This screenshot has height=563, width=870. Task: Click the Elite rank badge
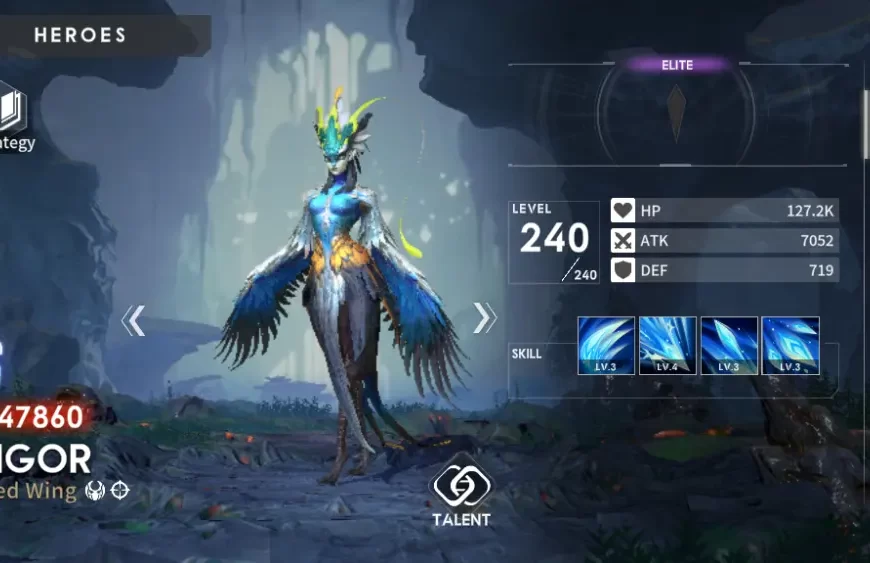677,65
